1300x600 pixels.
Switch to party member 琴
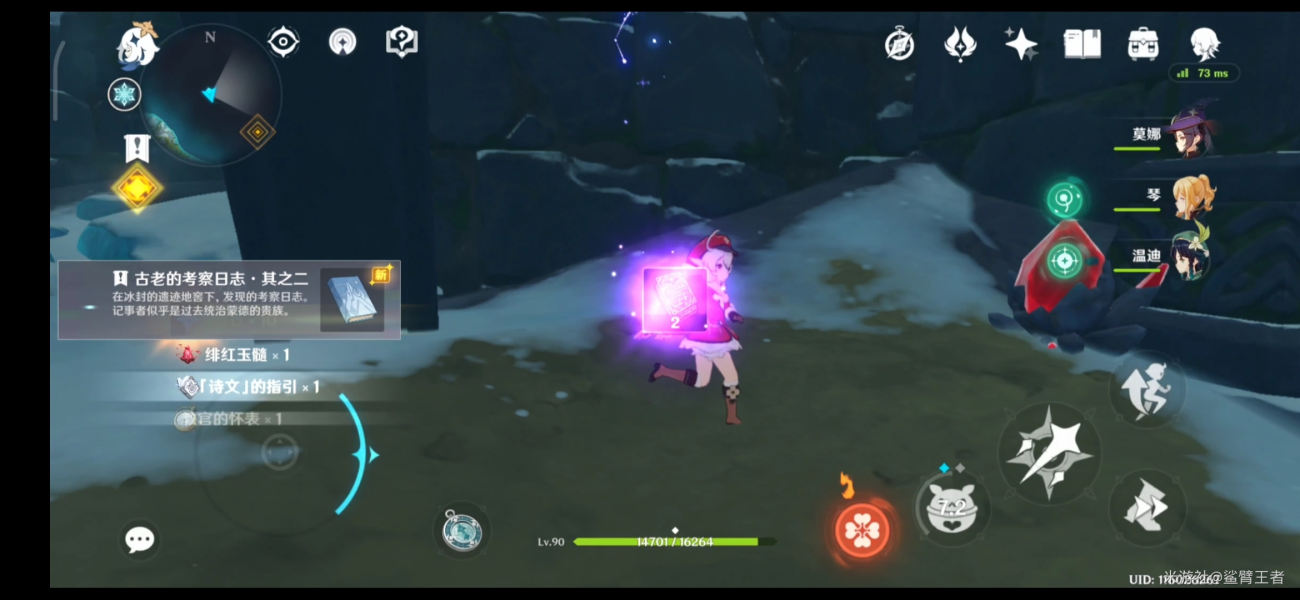[1190, 197]
